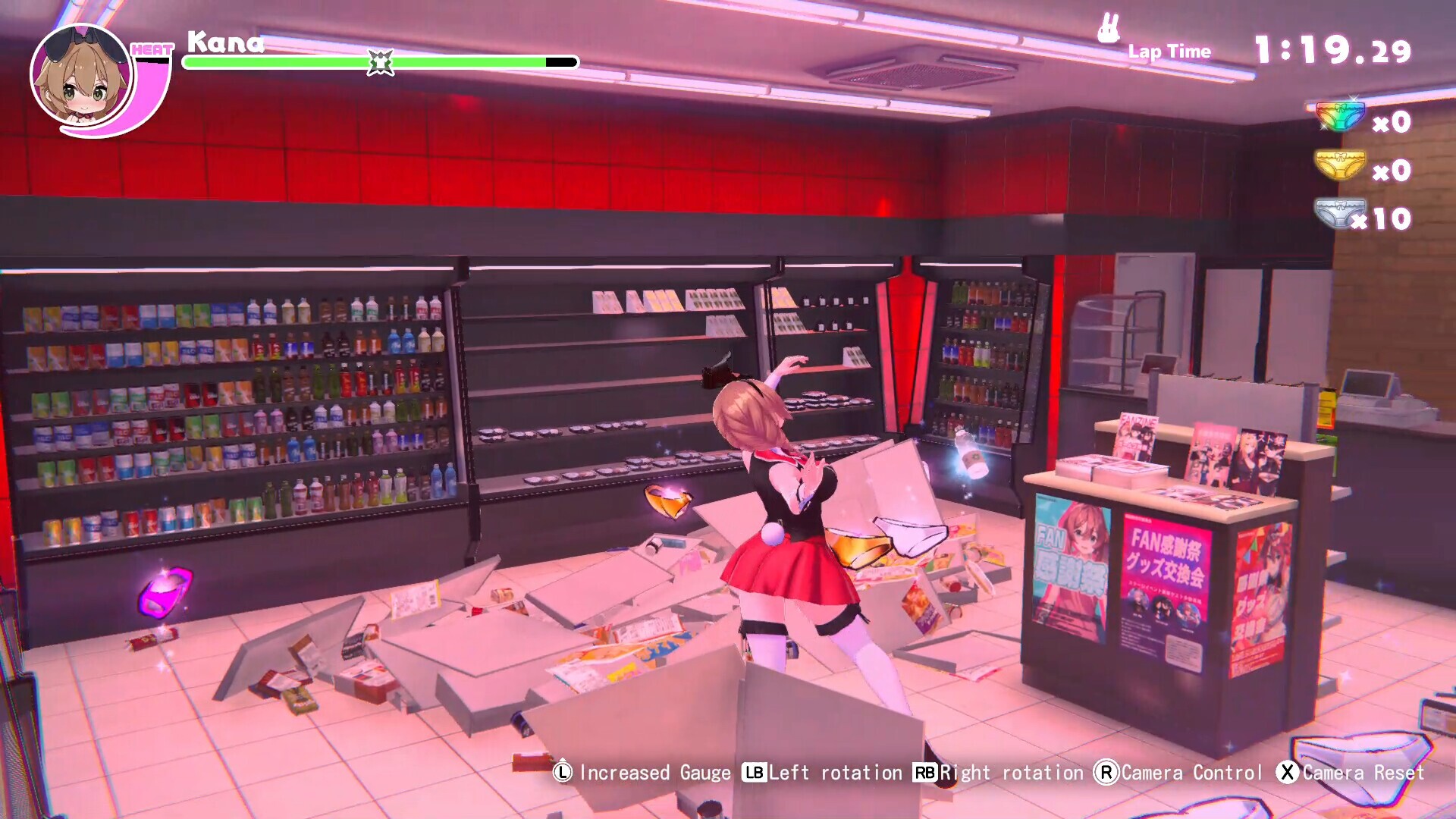The width and height of the screenshot is (1456, 819).
Task: Click the rabbit icon beside Lap Time
Action: click(x=1107, y=29)
